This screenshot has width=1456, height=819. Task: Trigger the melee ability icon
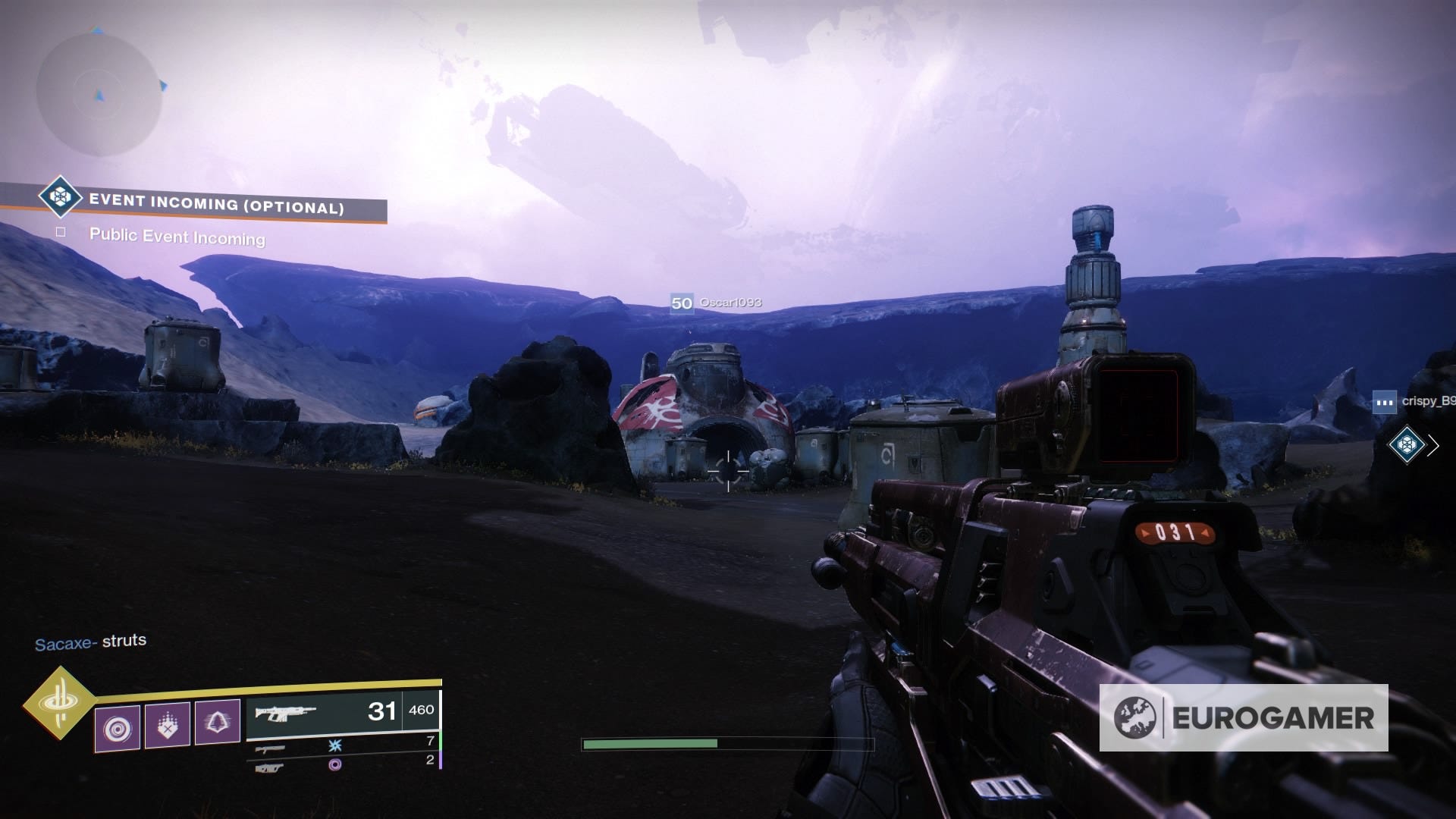coord(167,725)
